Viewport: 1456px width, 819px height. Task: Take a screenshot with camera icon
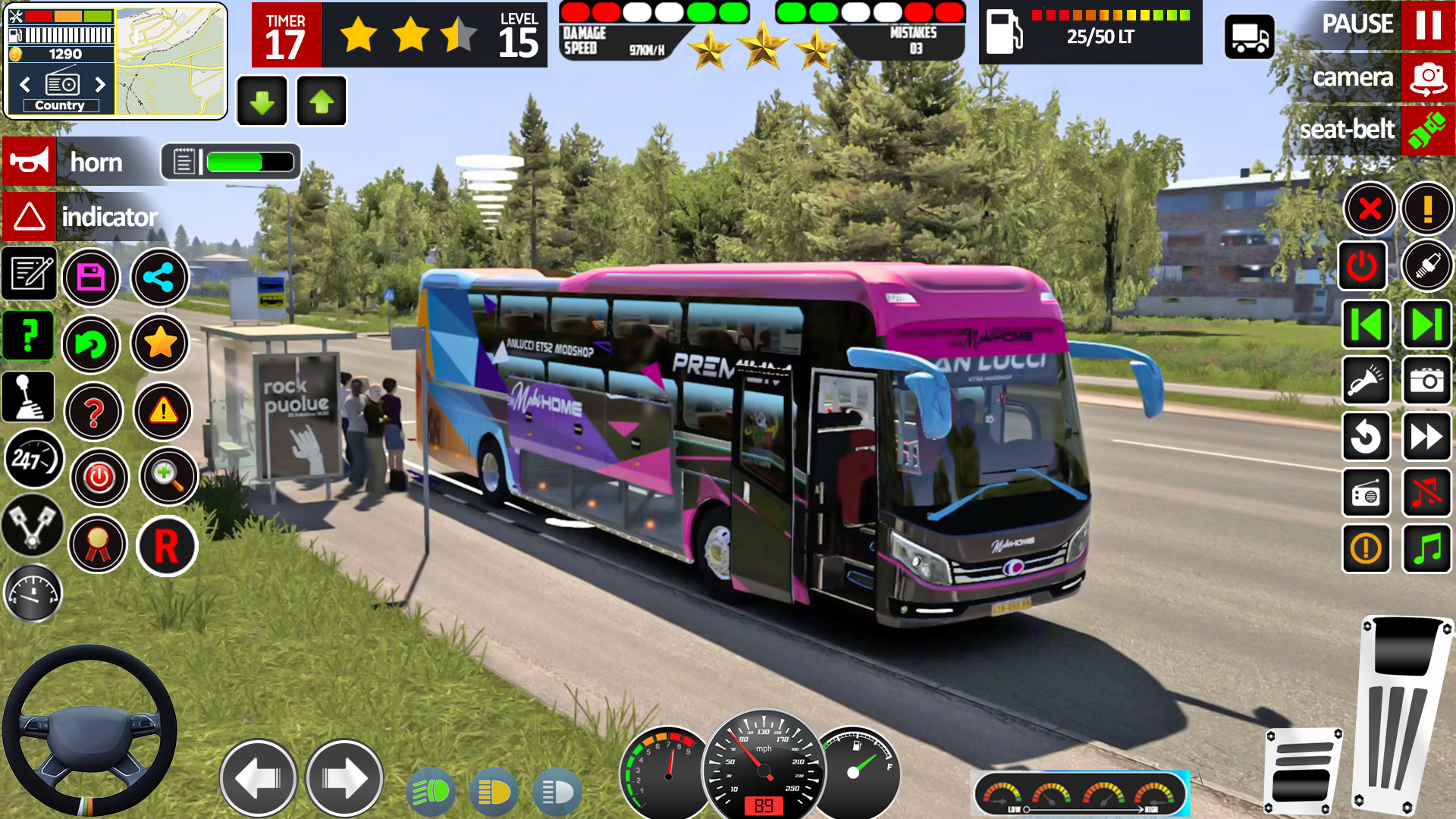[x=1426, y=381]
